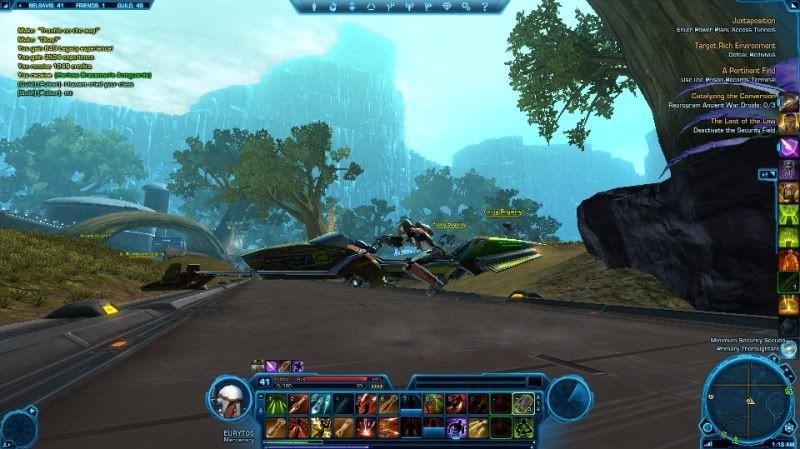Select the Friends tab in chat header

(x=94, y=5)
